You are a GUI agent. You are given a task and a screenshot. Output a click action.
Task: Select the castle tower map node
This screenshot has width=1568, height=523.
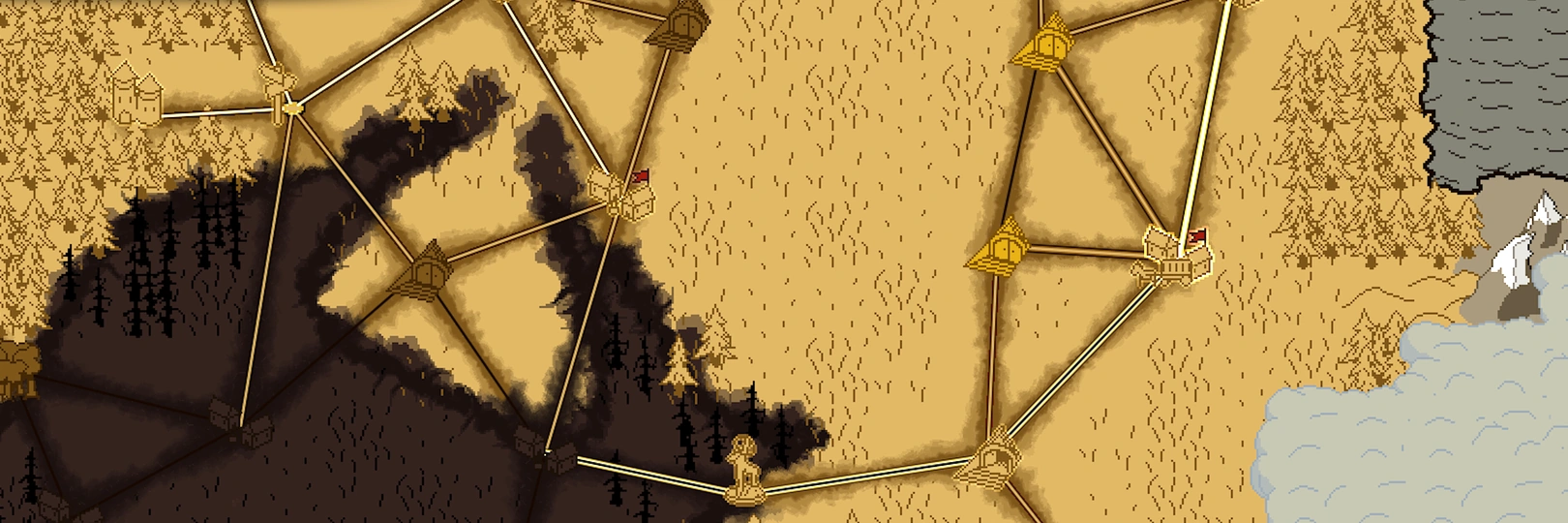(136, 95)
